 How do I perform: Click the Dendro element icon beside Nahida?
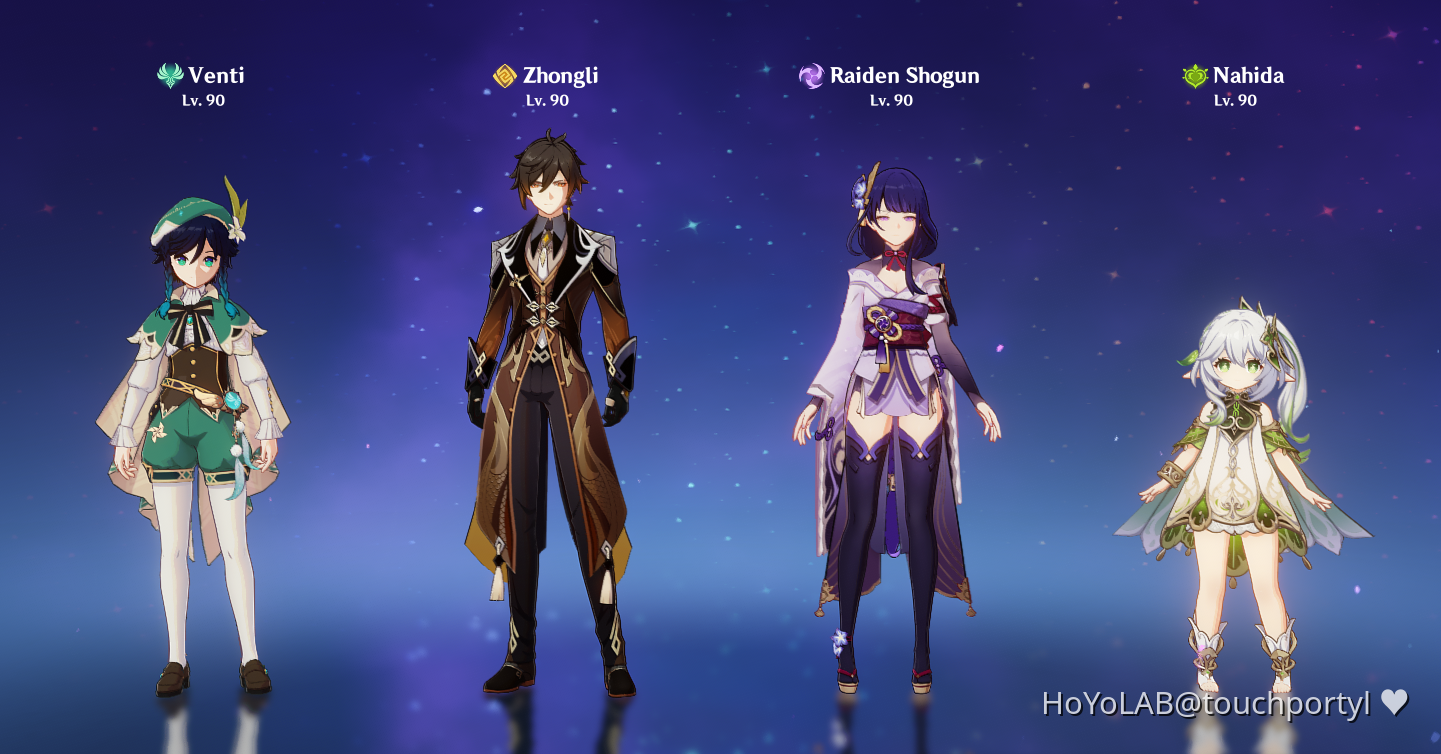coord(1193,74)
